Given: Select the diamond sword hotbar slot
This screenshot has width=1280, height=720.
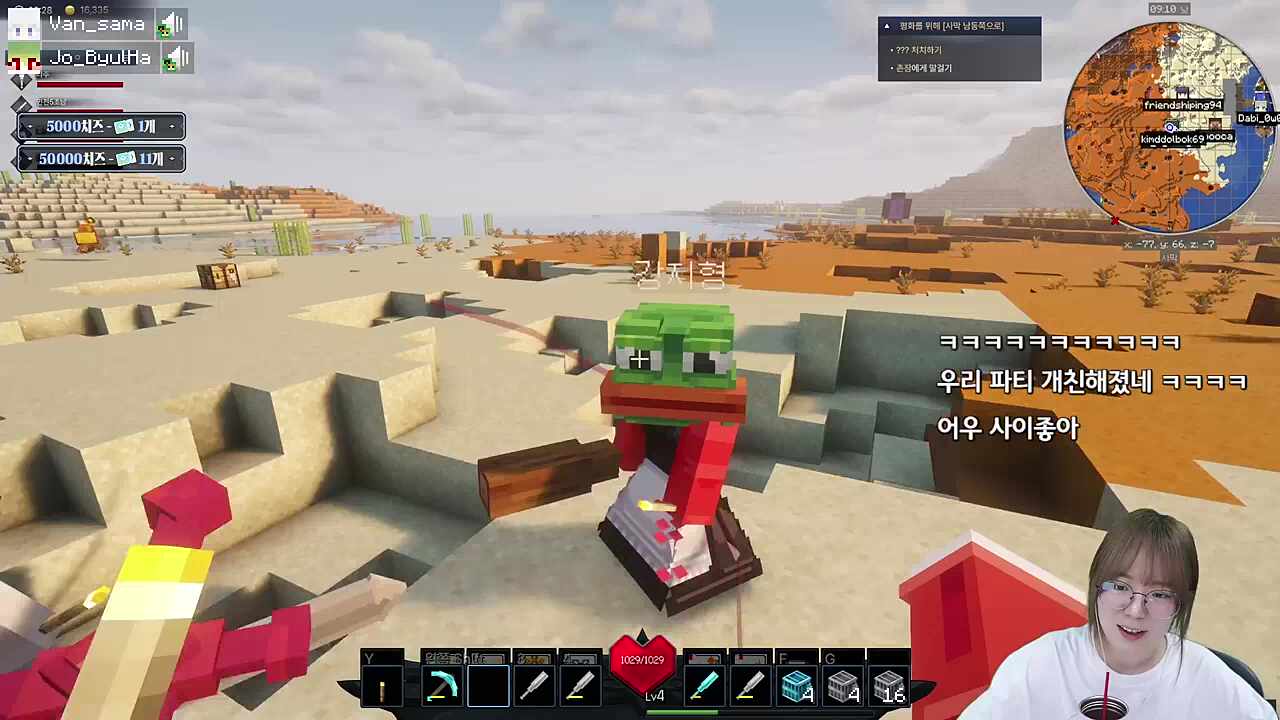Looking at the screenshot, I should click(704, 686).
